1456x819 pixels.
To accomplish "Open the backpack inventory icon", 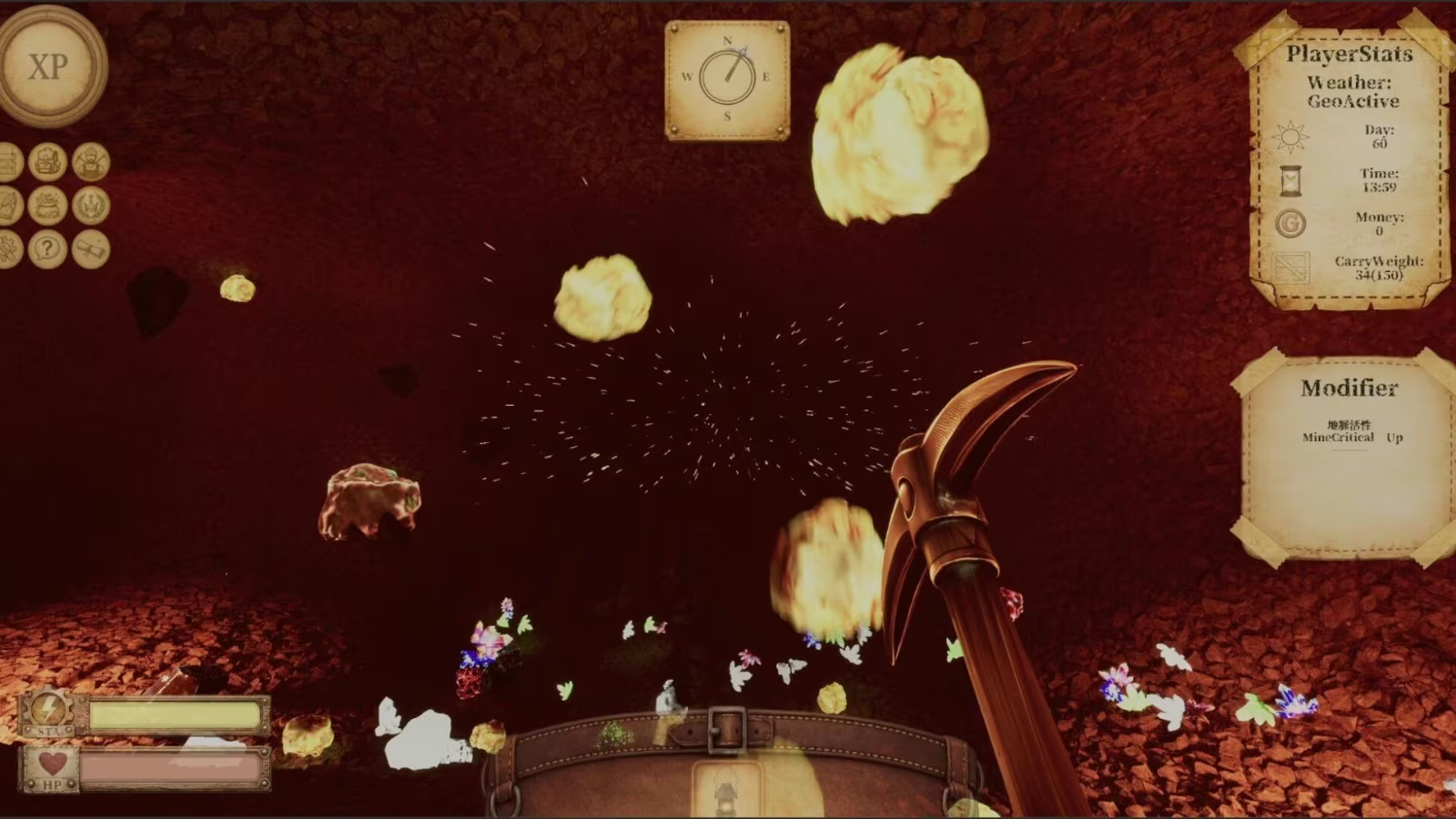I will [x=47, y=162].
